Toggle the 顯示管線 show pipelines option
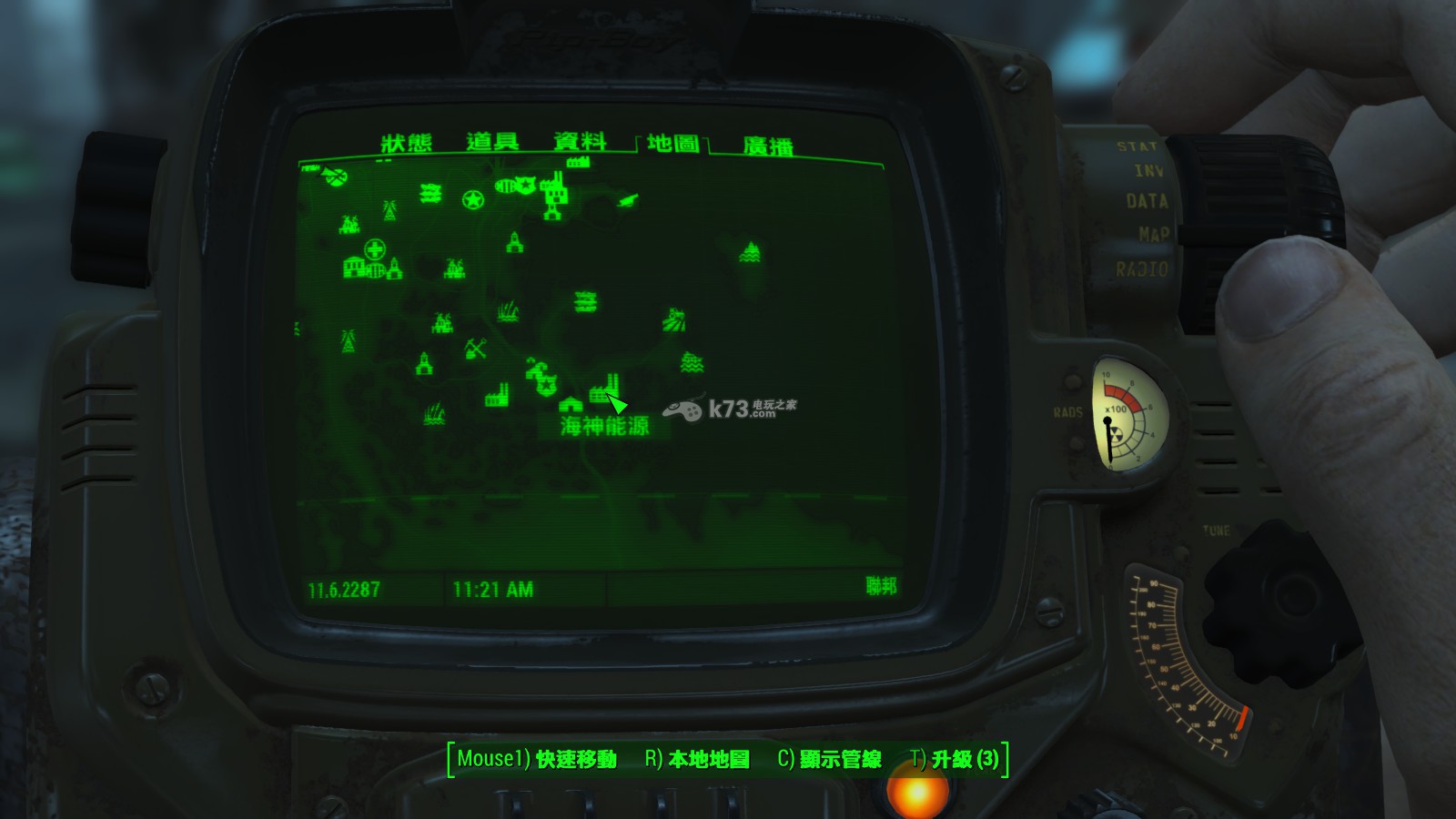The height and width of the screenshot is (819, 1456). click(829, 759)
